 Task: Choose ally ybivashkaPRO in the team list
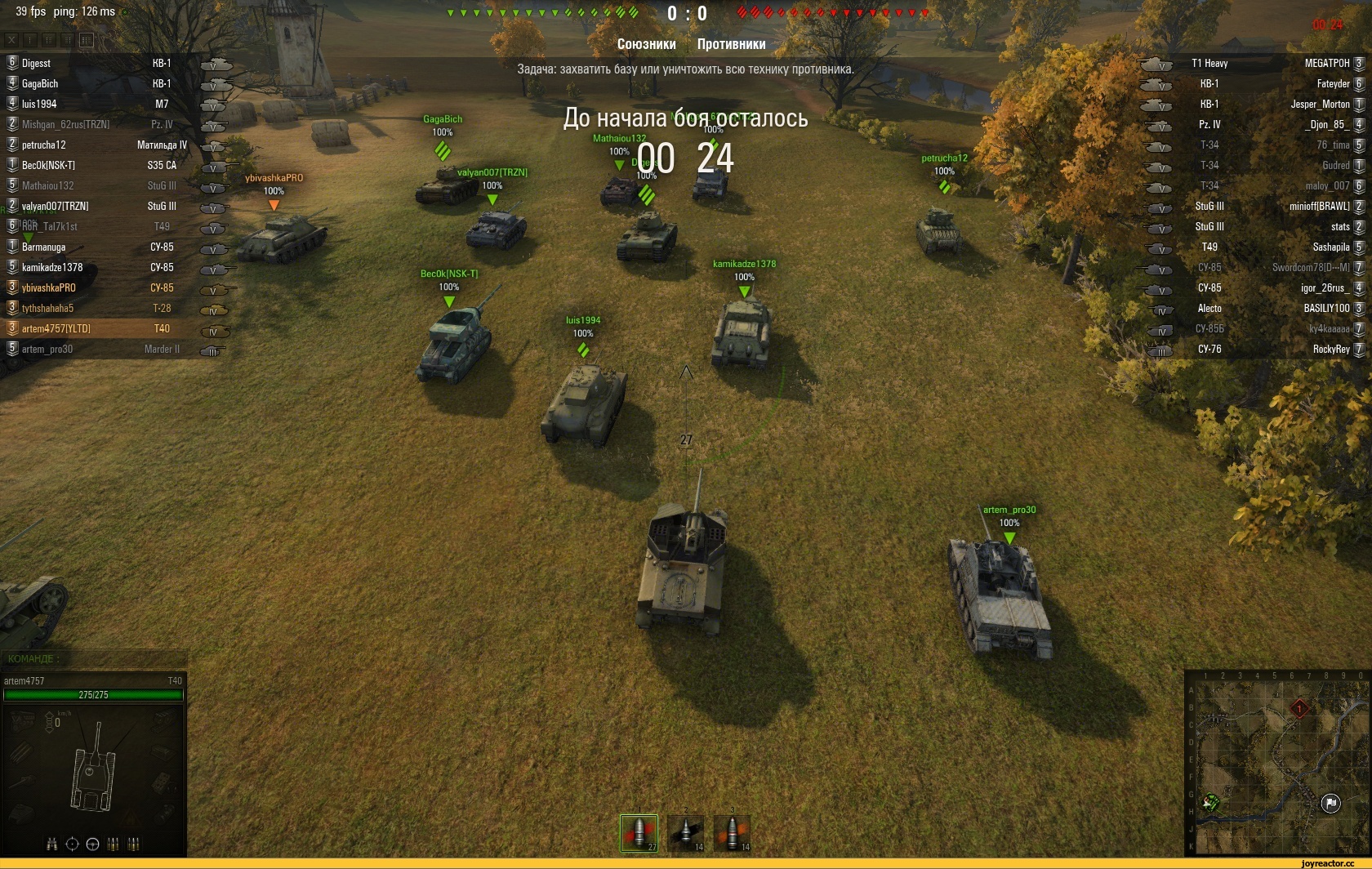pyautogui.click(x=48, y=288)
